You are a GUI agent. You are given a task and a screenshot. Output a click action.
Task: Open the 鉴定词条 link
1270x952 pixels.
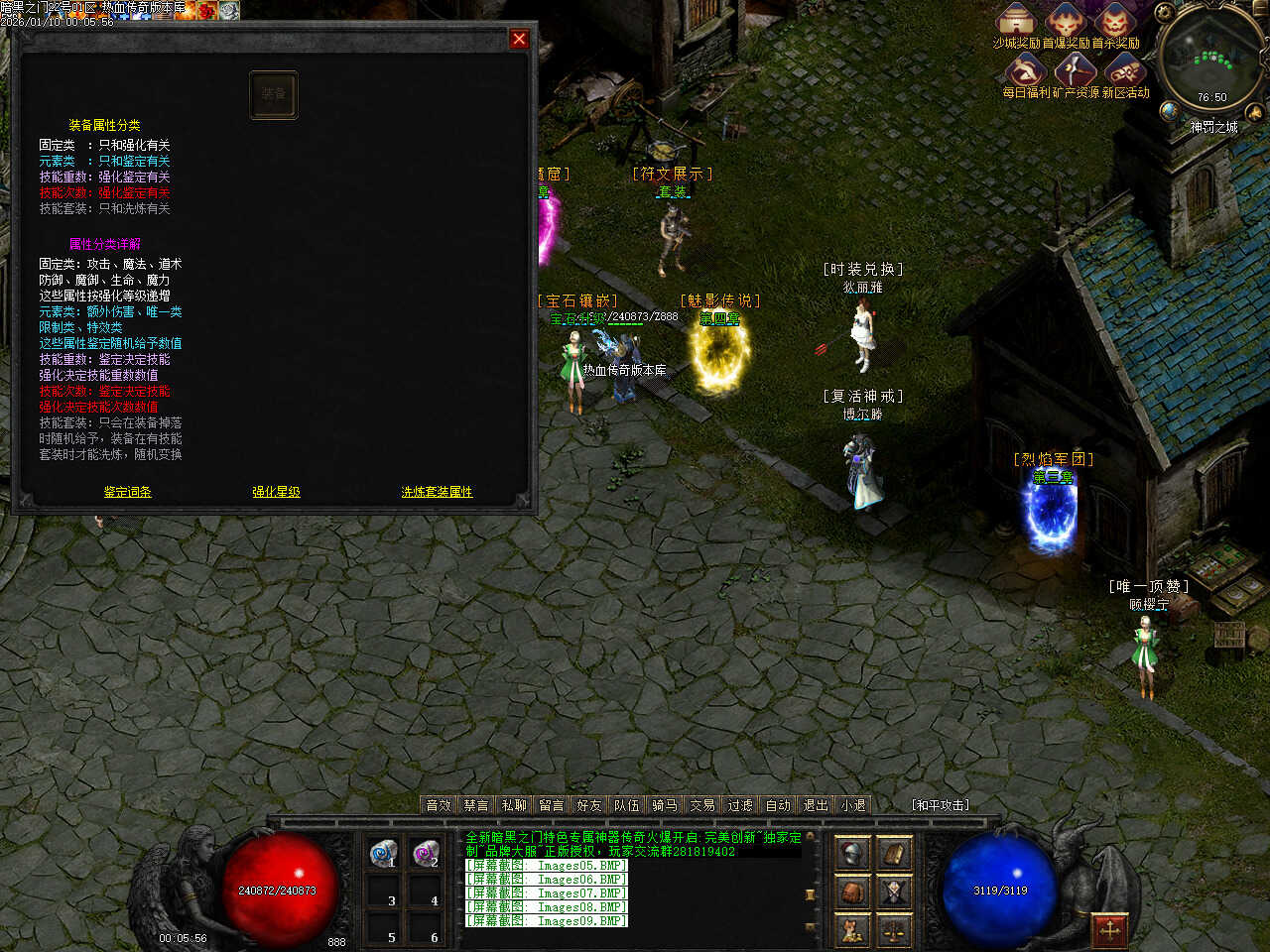pyautogui.click(x=128, y=492)
